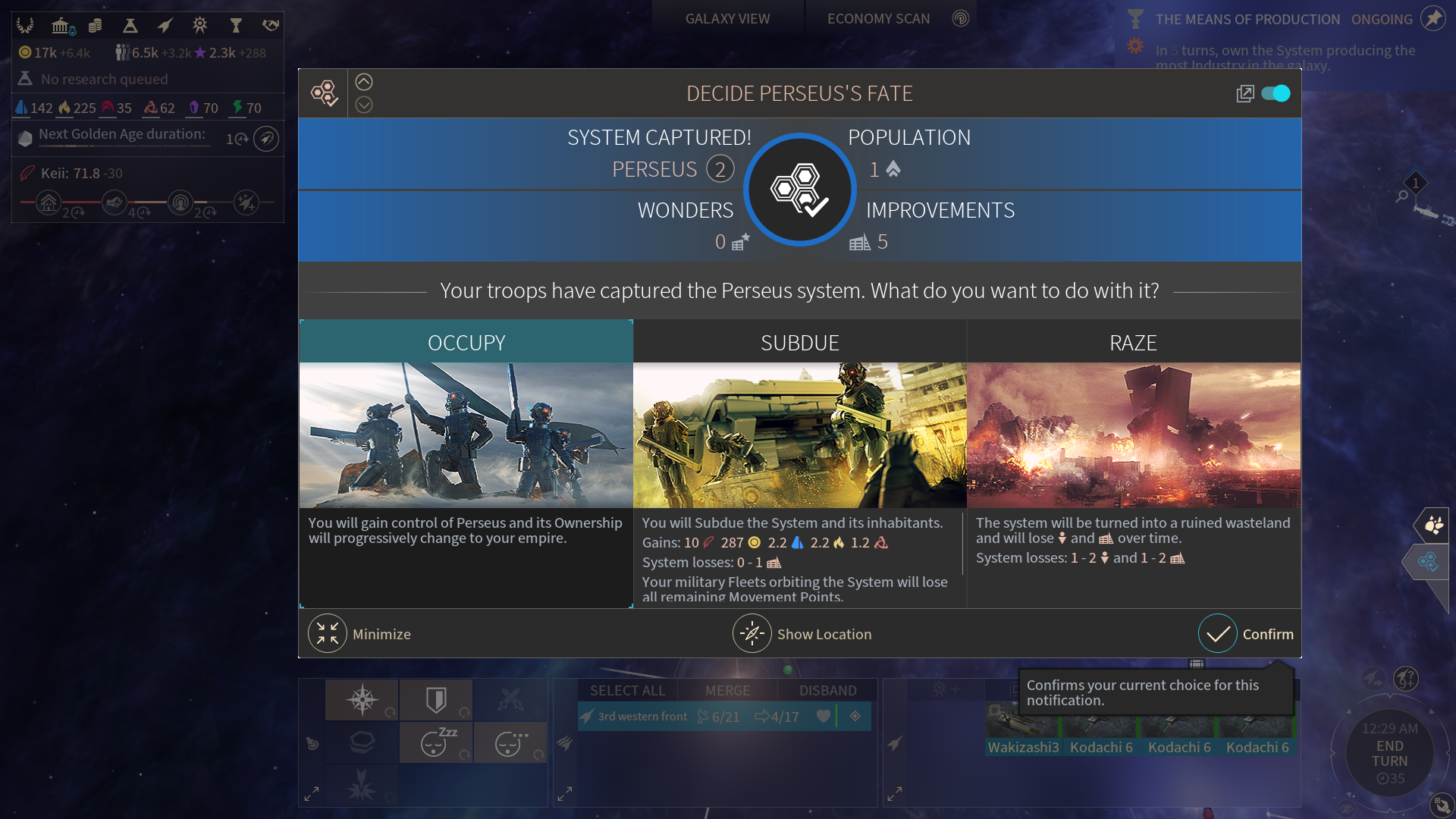Pick the Raze option
Viewport: 1456px width, 819px height.
(x=1133, y=343)
